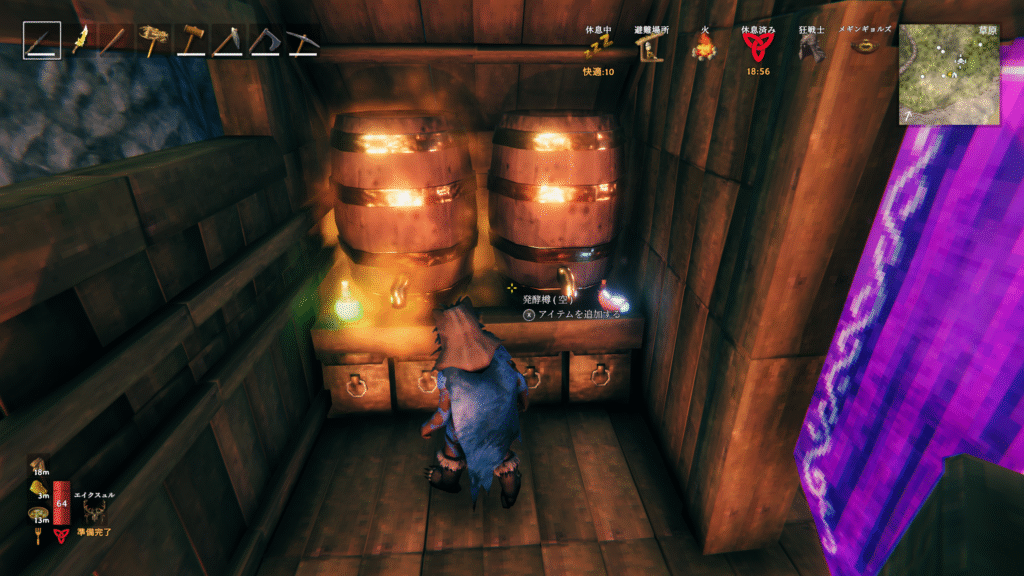Select the wooden building hammer slot
This screenshot has width=1024, height=576.
[190, 41]
